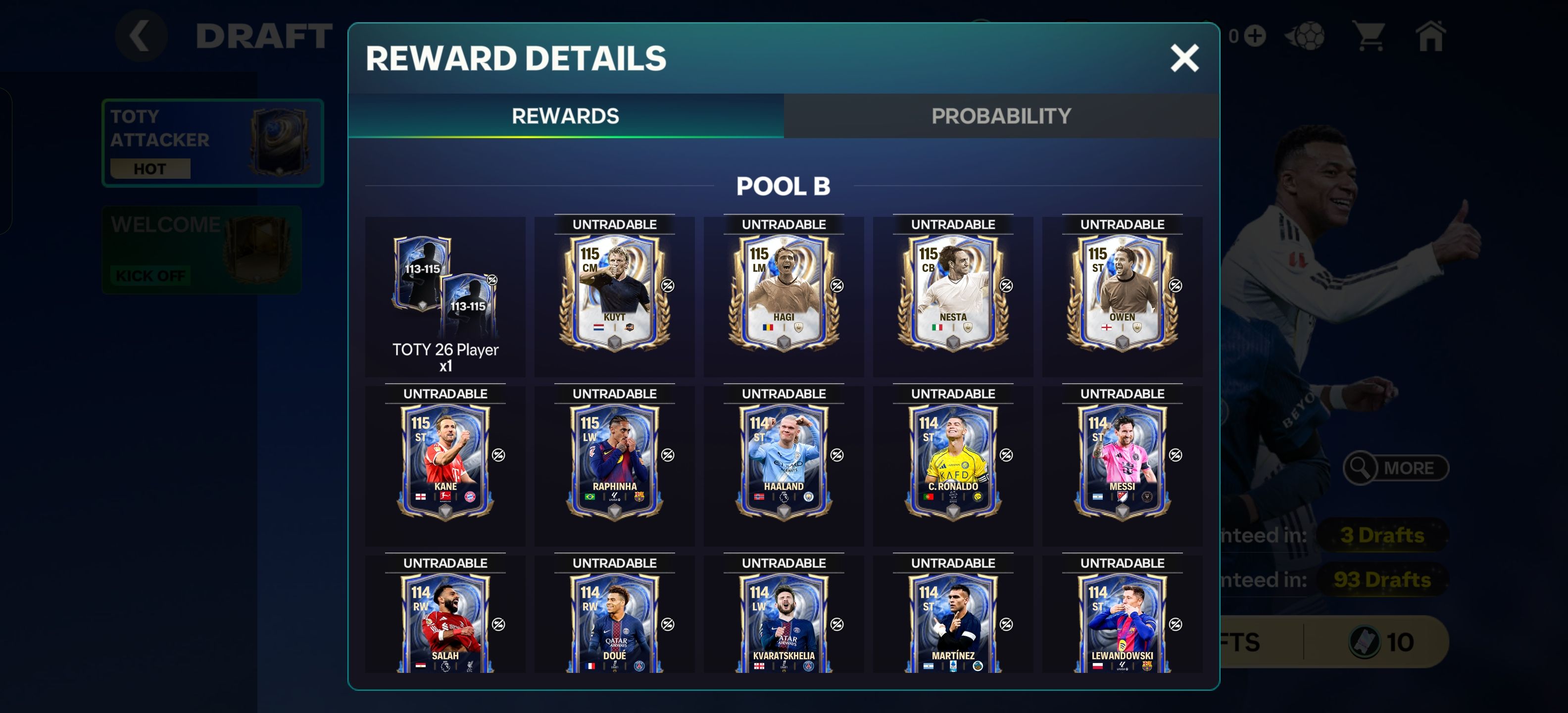This screenshot has width=1568, height=713.
Task: Switch to the Probability tab
Action: point(1001,116)
